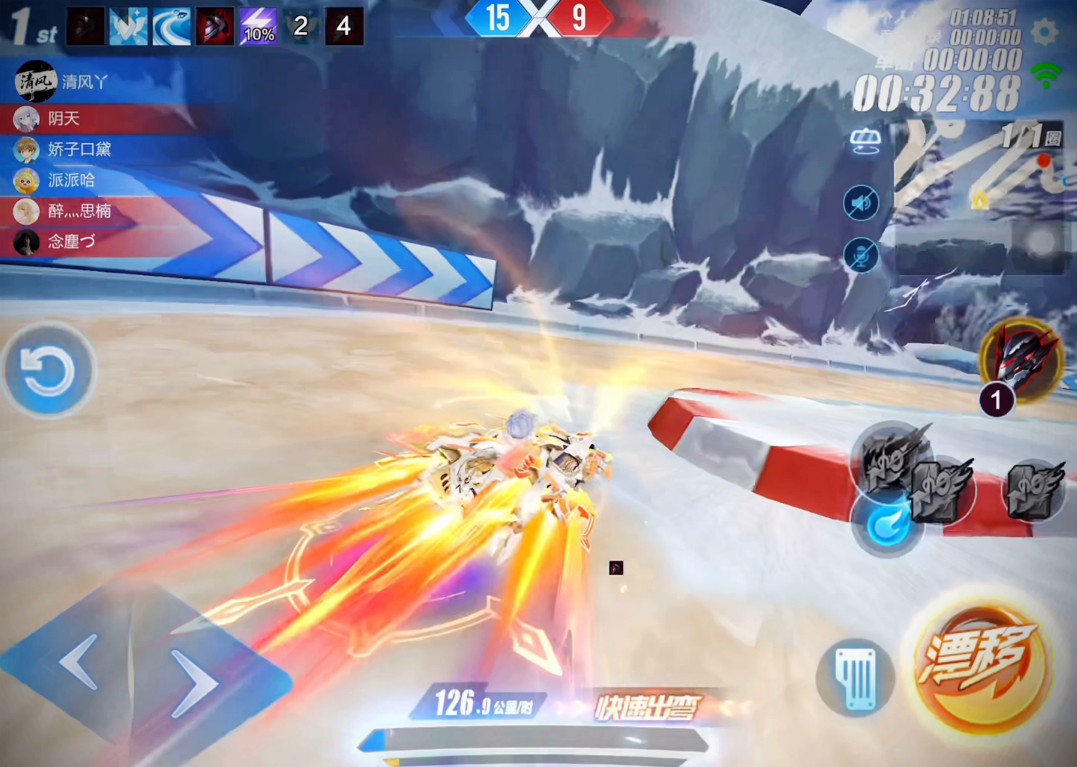1077x767 pixels.
Task: Steer right with the right arrow
Action: (194, 682)
